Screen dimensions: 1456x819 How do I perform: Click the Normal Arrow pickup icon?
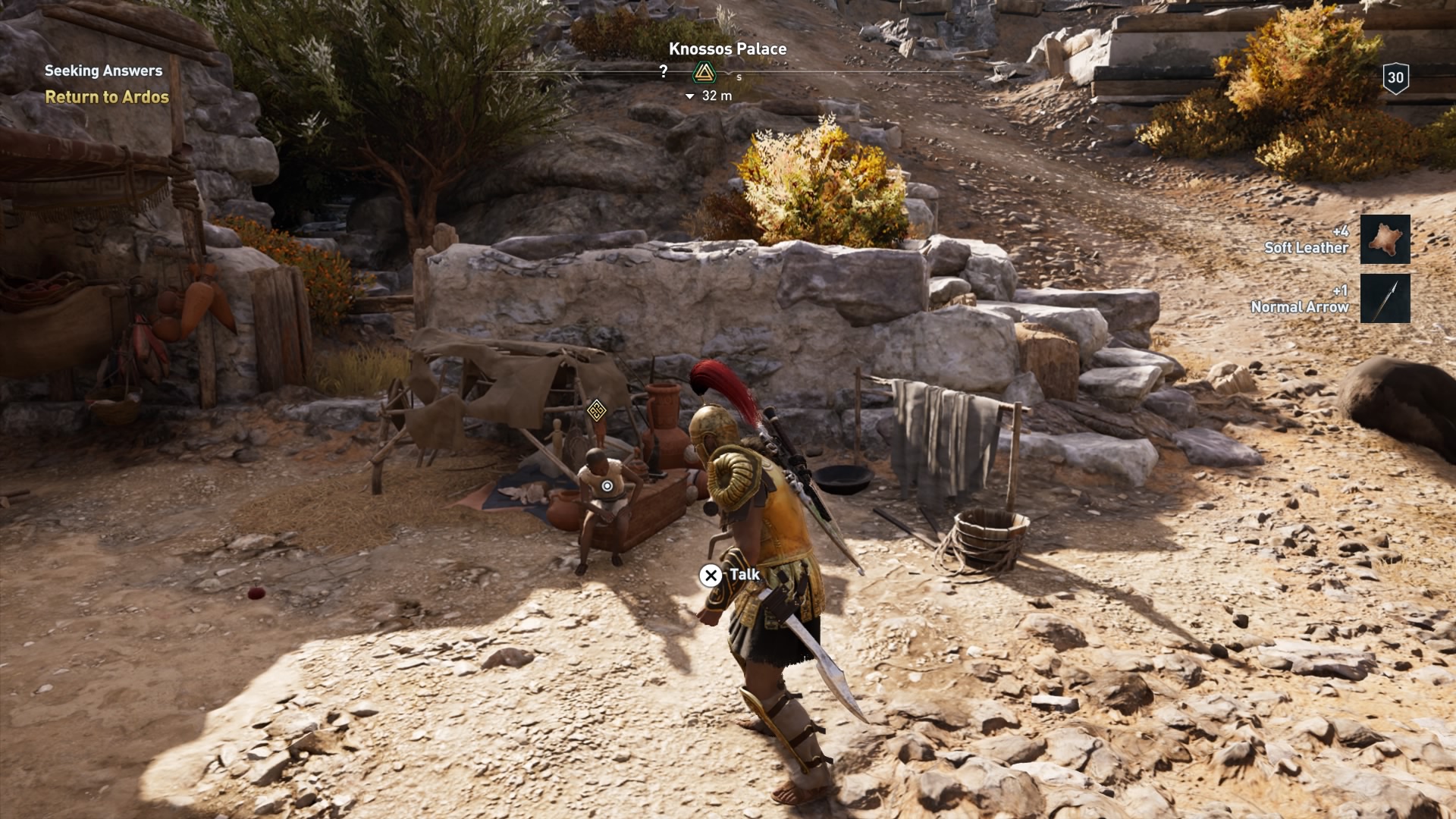tap(1385, 299)
